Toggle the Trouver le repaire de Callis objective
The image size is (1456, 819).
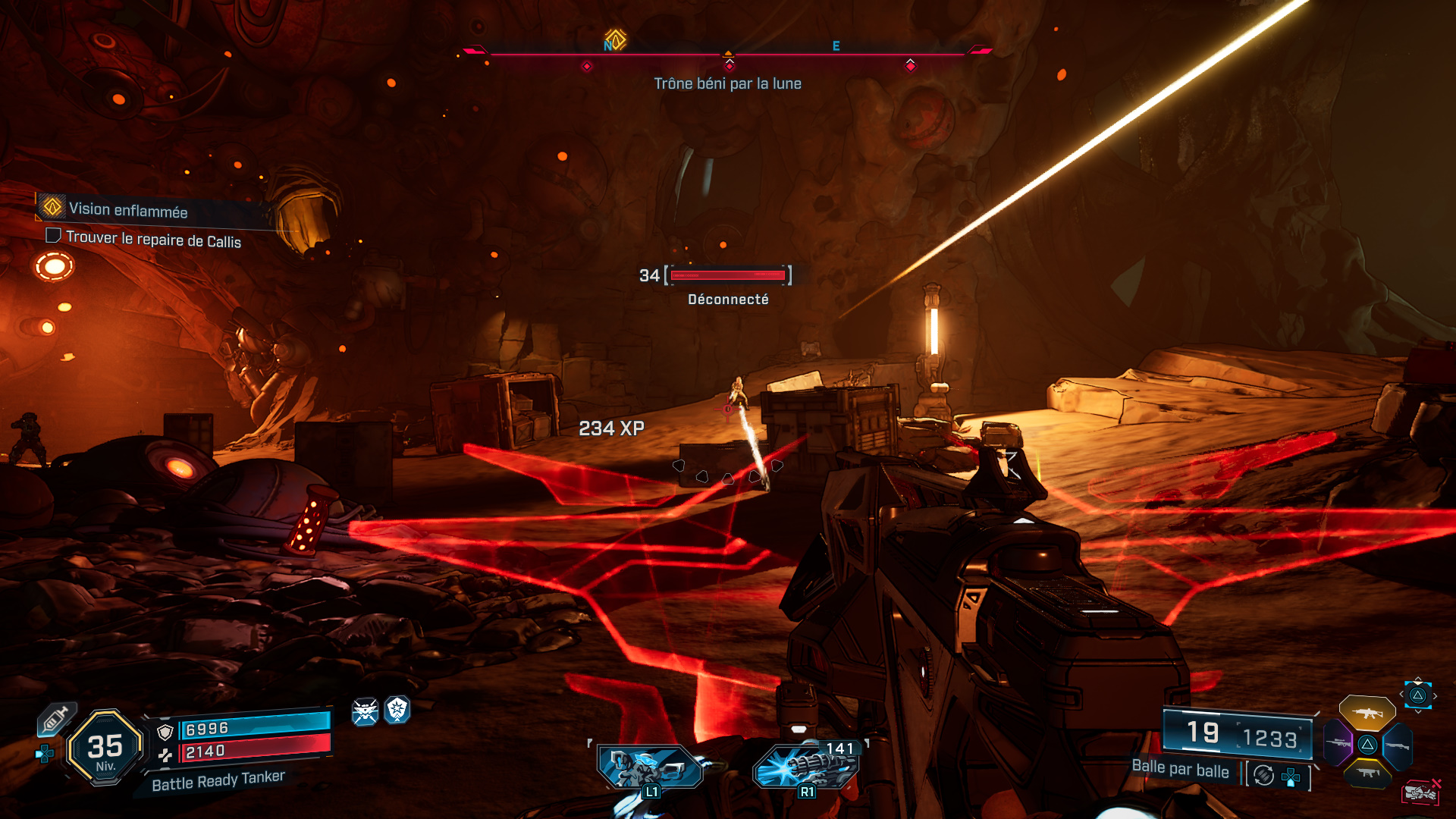click(x=53, y=236)
